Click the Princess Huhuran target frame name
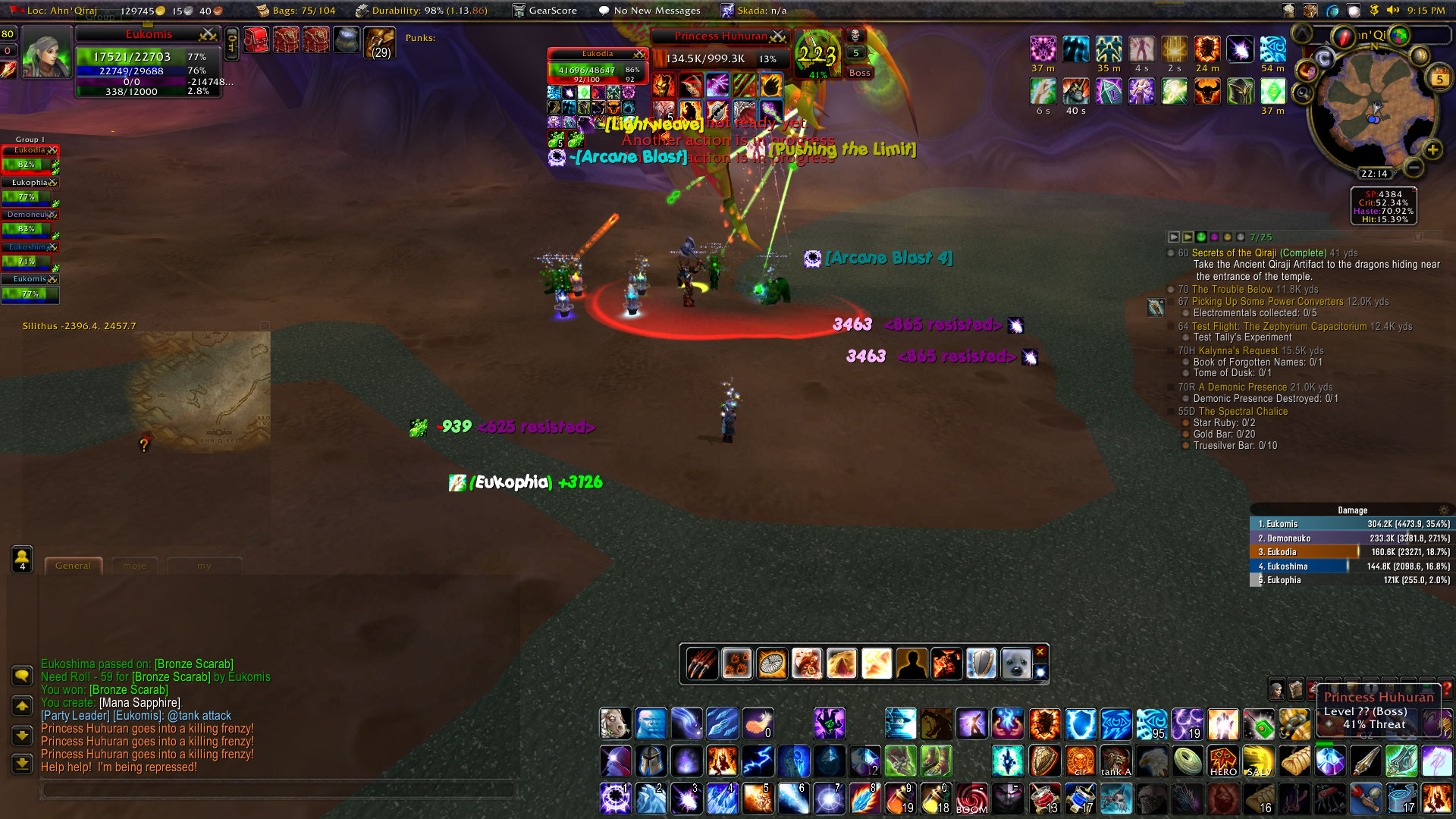Screen dimensions: 1456x819 click(x=720, y=36)
